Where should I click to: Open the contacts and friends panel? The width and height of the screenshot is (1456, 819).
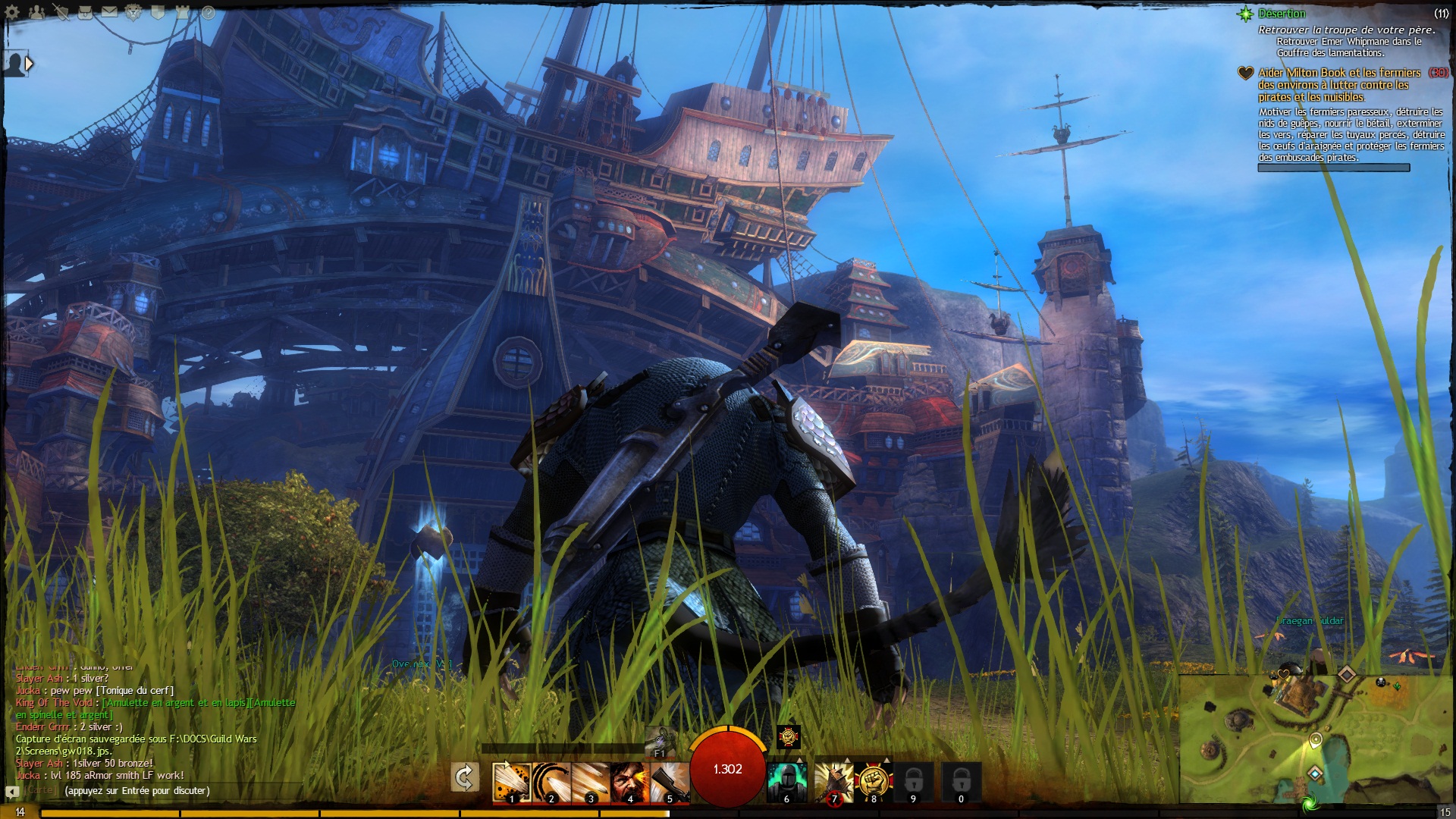[x=37, y=12]
